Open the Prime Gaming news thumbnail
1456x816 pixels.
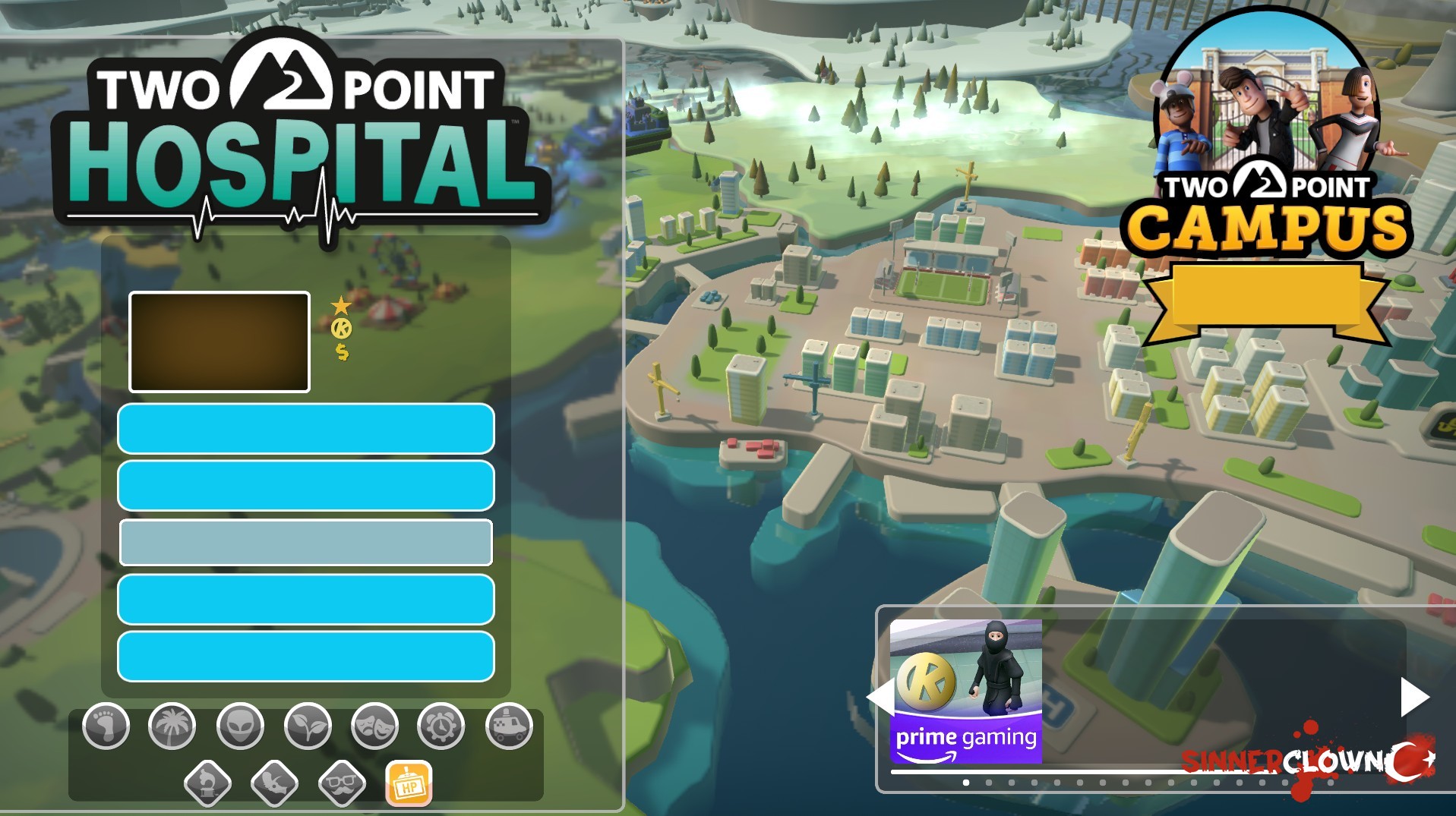click(965, 691)
